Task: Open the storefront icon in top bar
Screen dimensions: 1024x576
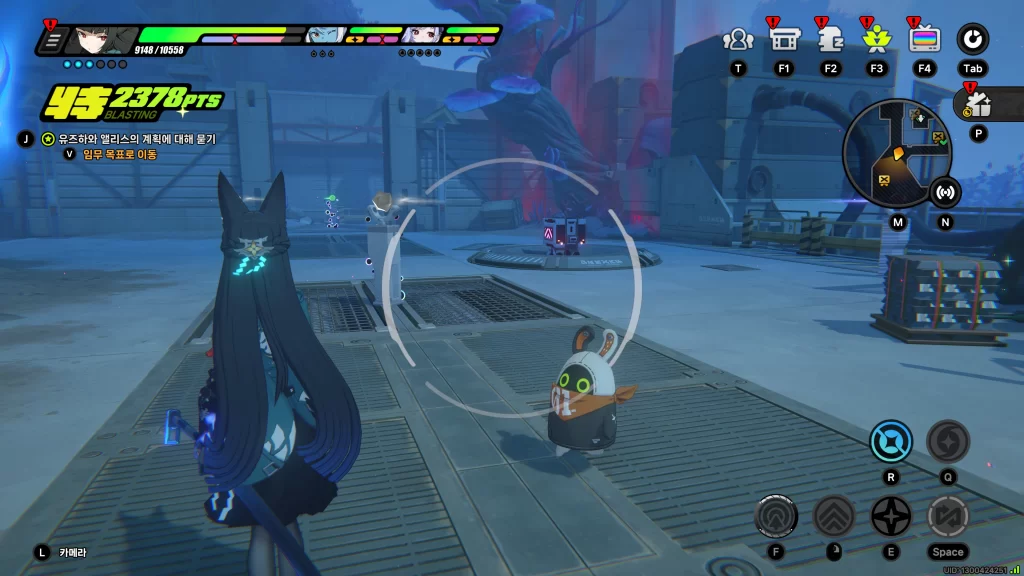Action: pos(783,40)
